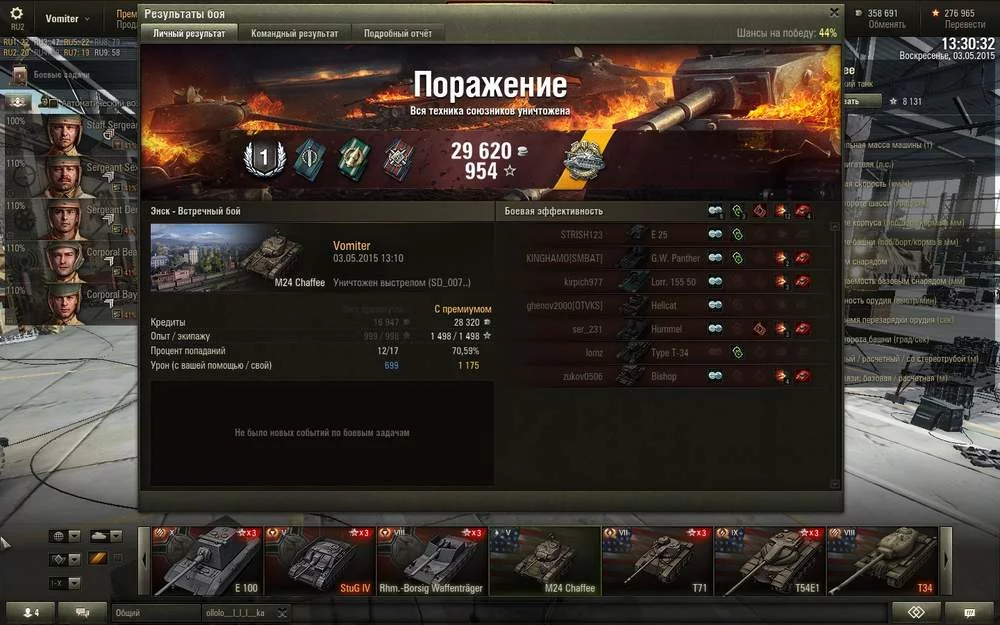Open the Подробный отчёт tab

398,33
